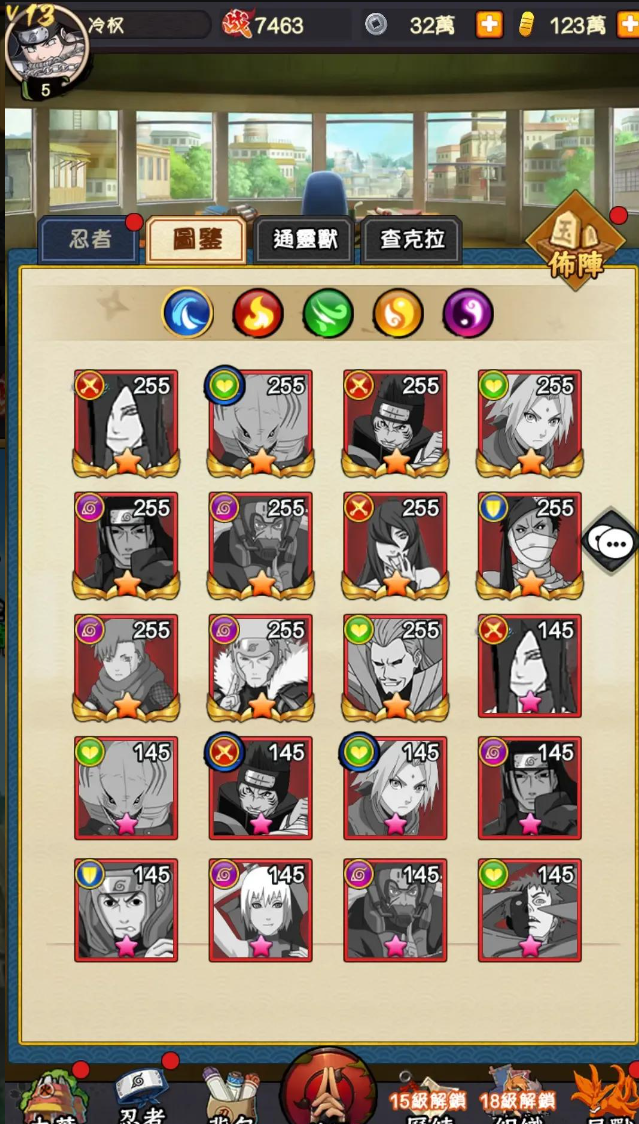
Task: Select the orange yin-yang element filter
Action: (x=398, y=314)
